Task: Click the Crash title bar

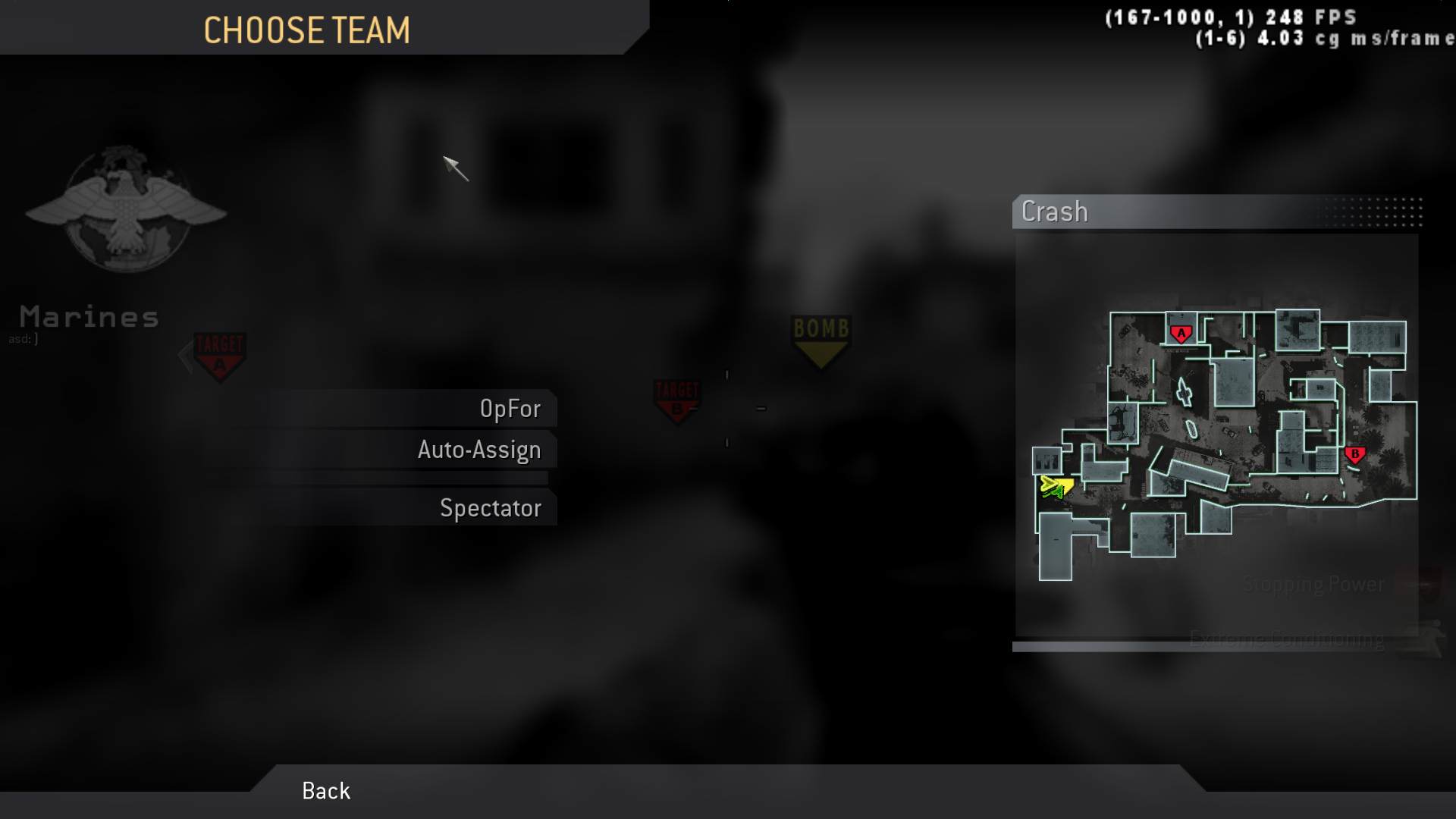Action: [x=1054, y=212]
